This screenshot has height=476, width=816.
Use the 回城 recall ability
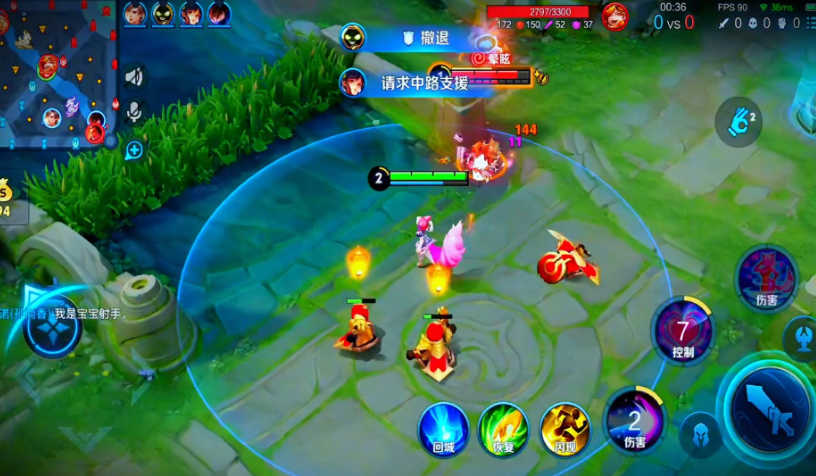point(442,428)
